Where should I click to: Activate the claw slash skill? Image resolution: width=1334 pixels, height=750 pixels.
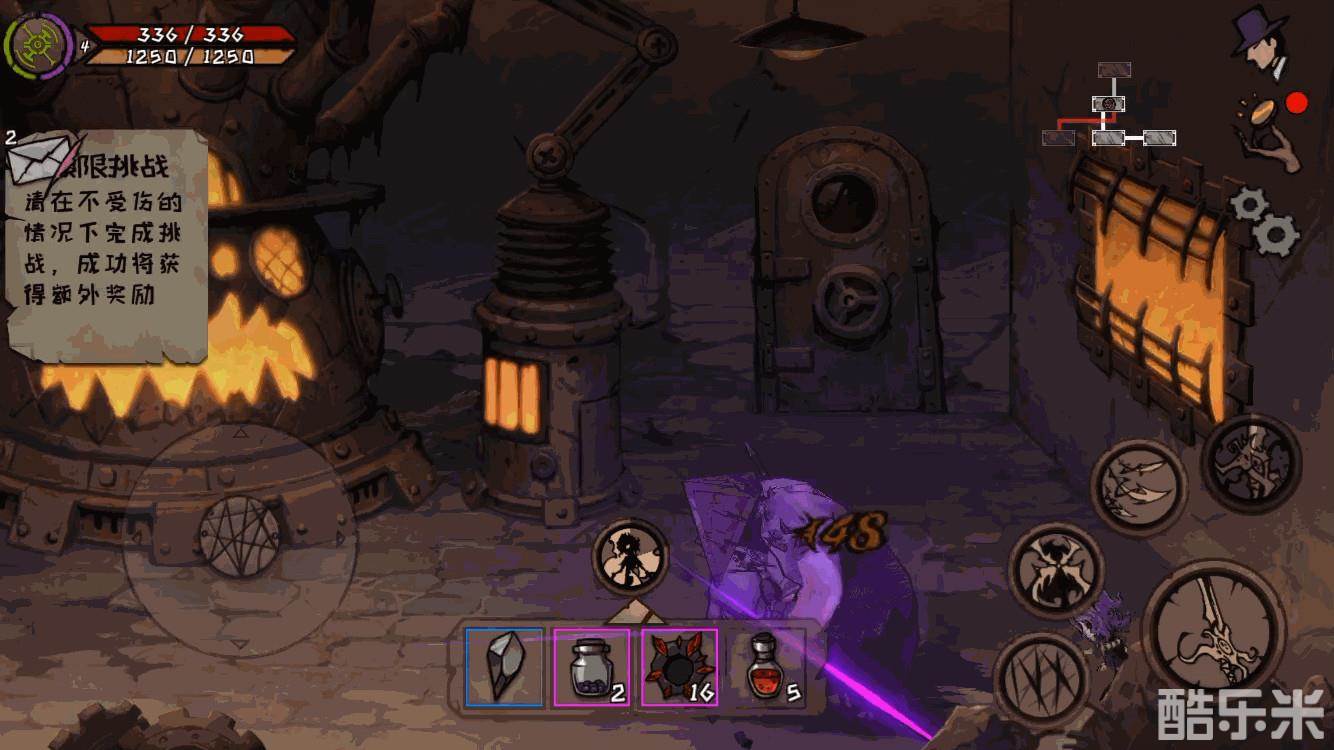coord(1040,680)
